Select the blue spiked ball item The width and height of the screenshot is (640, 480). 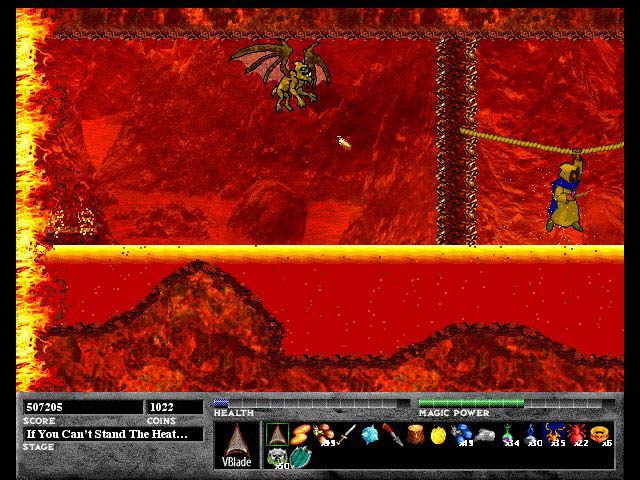click(371, 435)
